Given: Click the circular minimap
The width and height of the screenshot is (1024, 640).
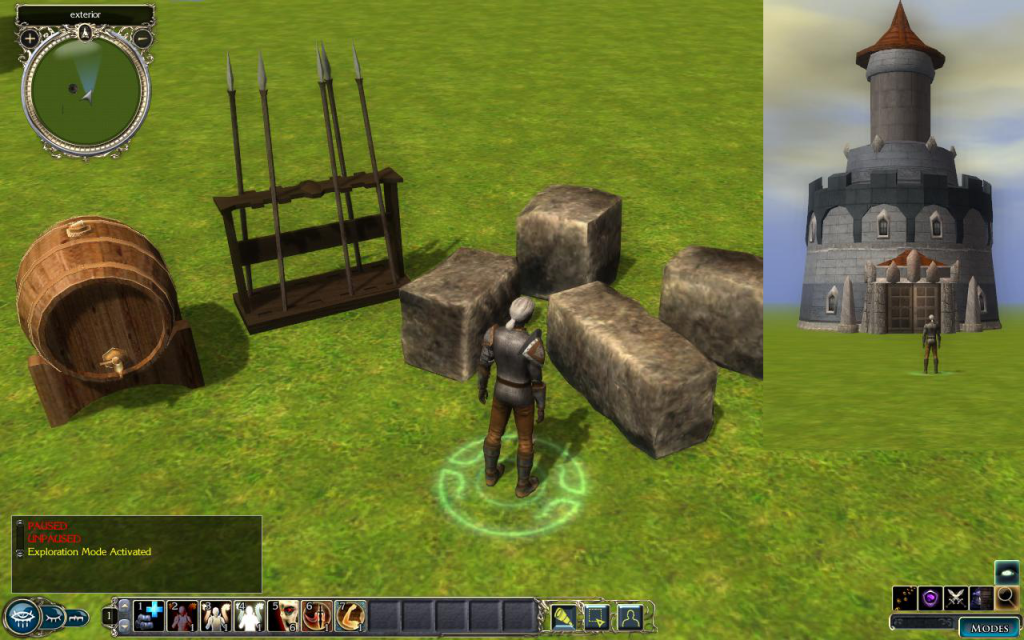Looking at the screenshot, I should coord(86,92).
